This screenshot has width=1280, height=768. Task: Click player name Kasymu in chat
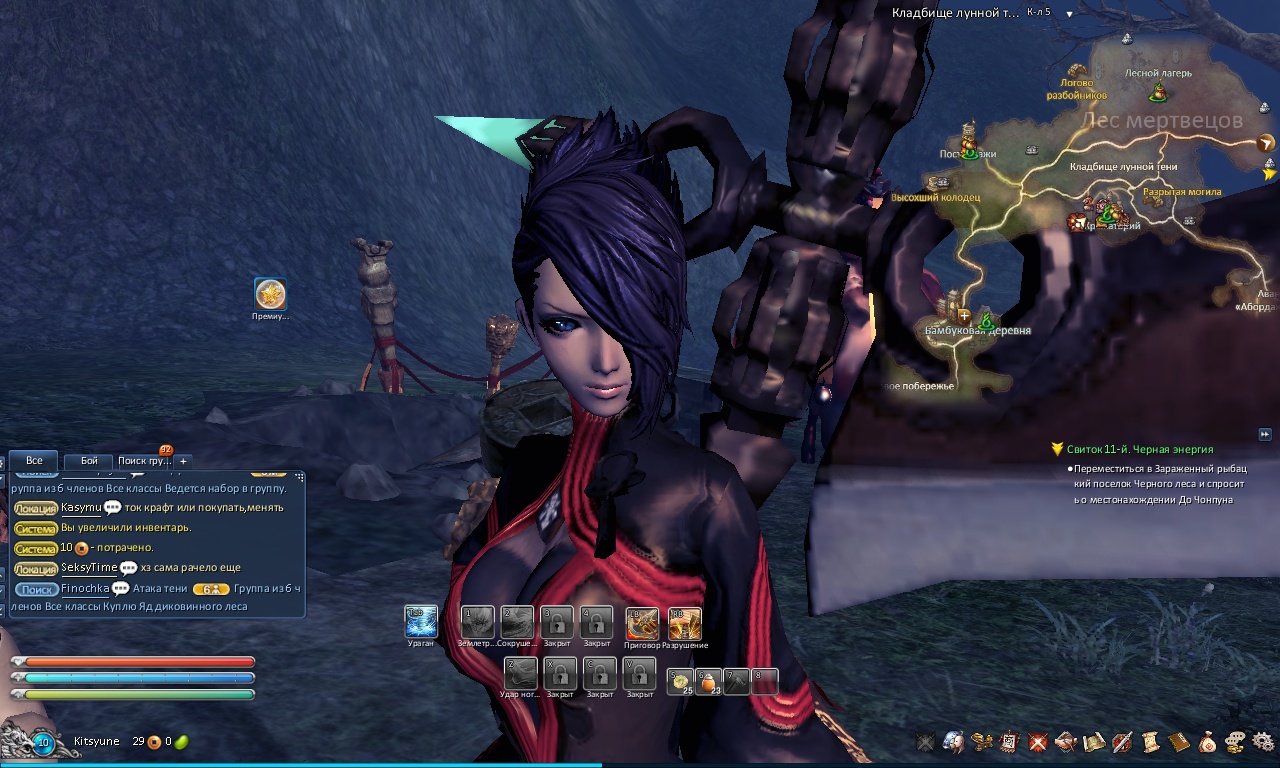[x=81, y=507]
